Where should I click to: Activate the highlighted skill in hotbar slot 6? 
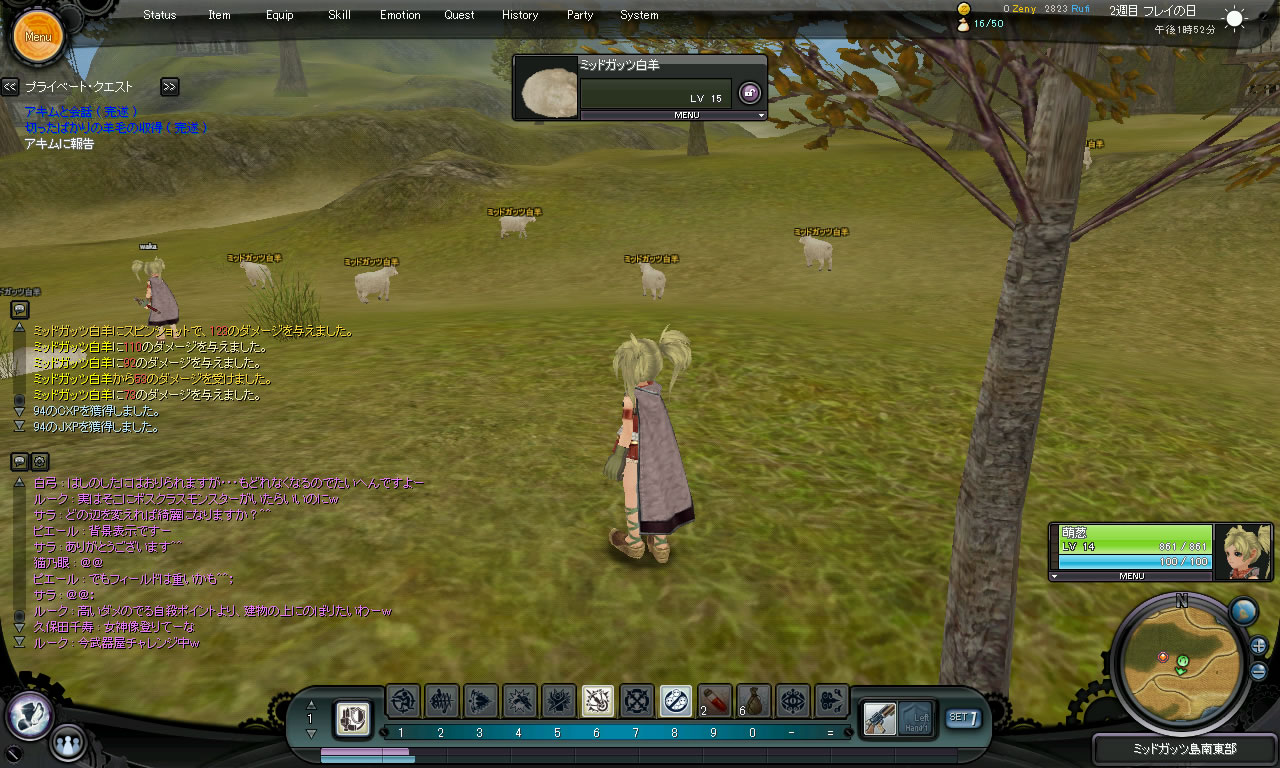598,701
